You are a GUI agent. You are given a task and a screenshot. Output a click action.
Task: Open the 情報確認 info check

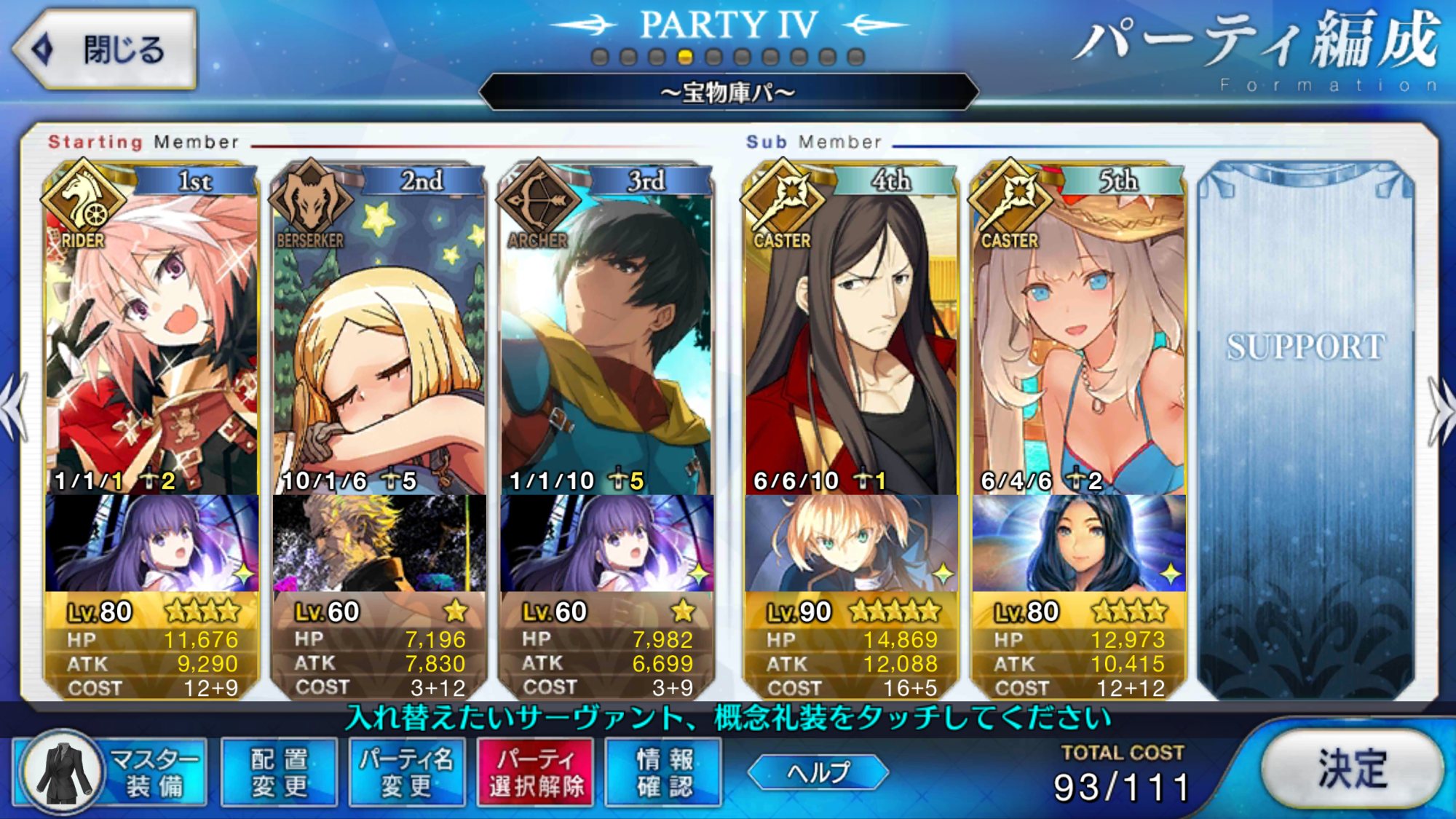664,773
